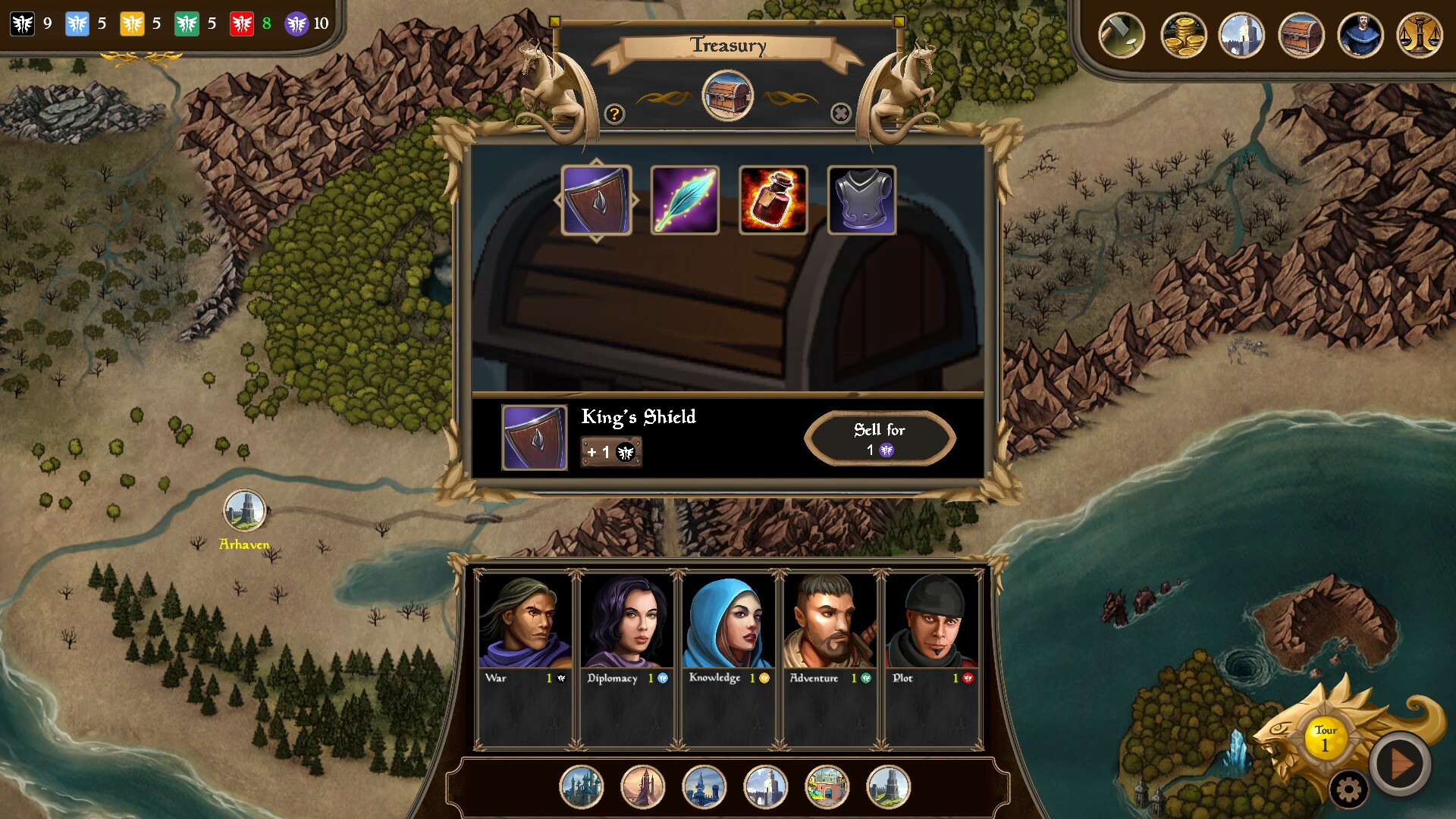This screenshot has width=1456, height=819.
Task: Select the armor chestplate item
Action: point(863,200)
